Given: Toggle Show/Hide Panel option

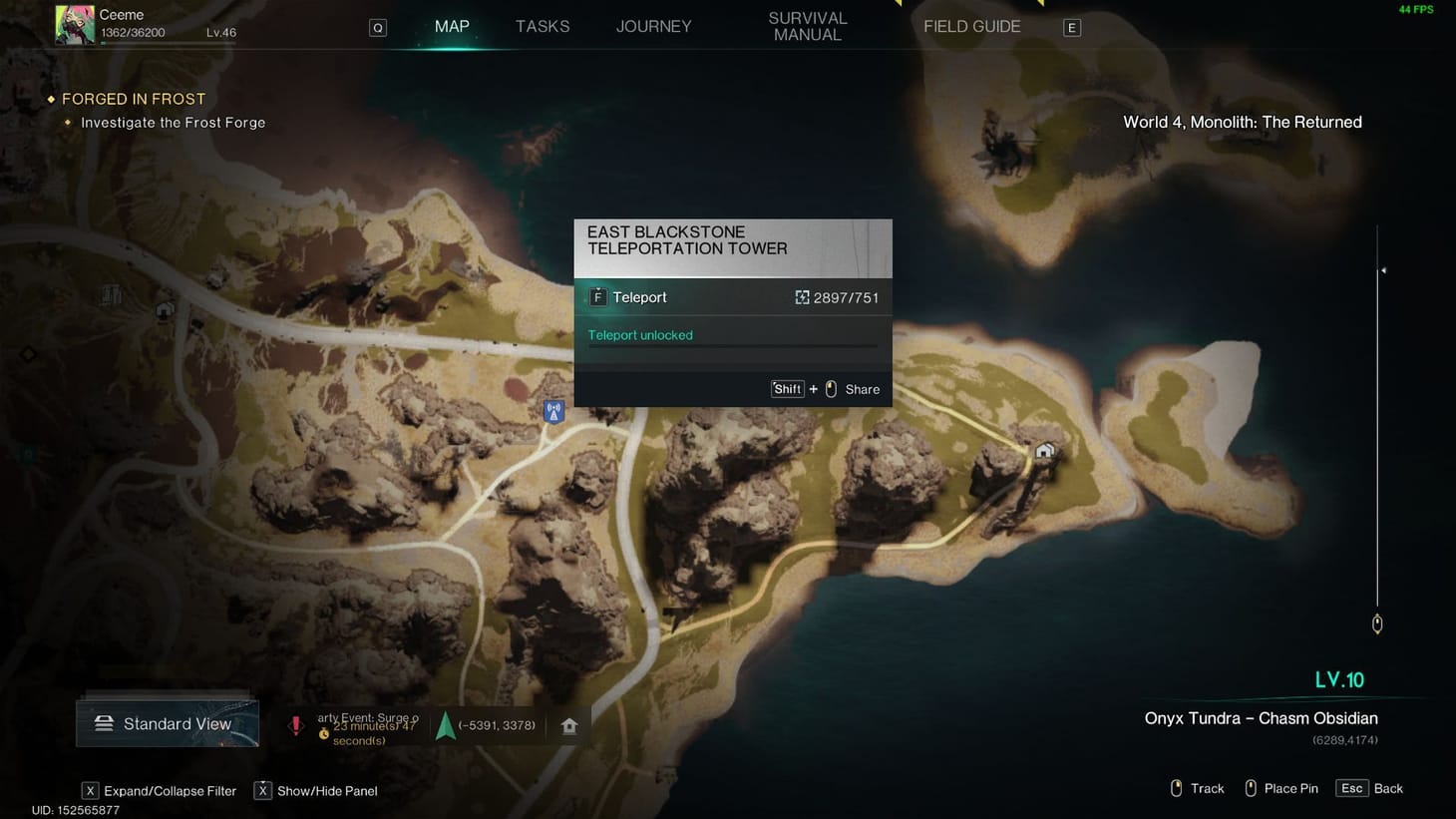Looking at the screenshot, I should tap(263, 790).
